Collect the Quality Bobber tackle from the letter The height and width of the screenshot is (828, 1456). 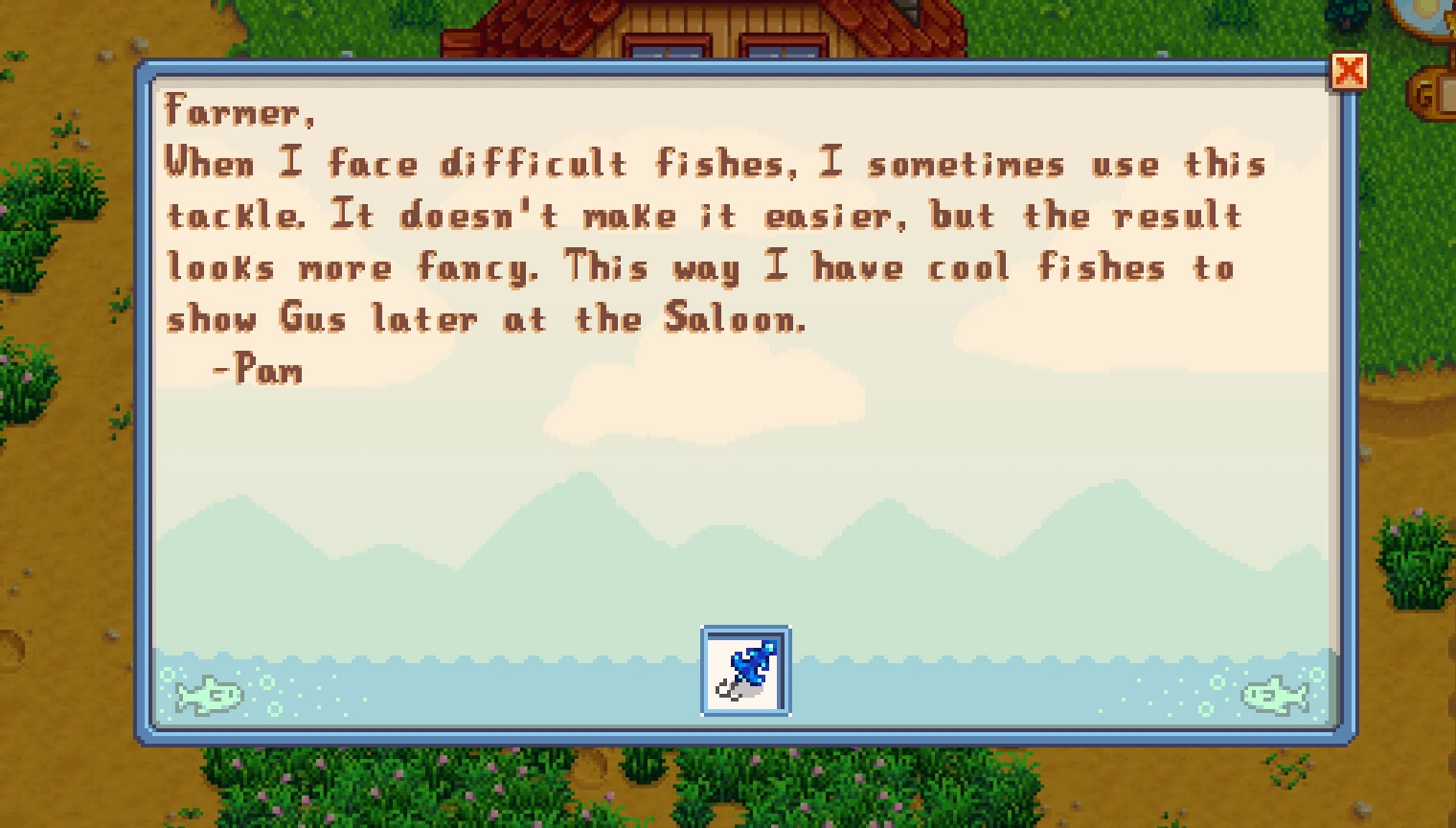[x=746, y=670]
